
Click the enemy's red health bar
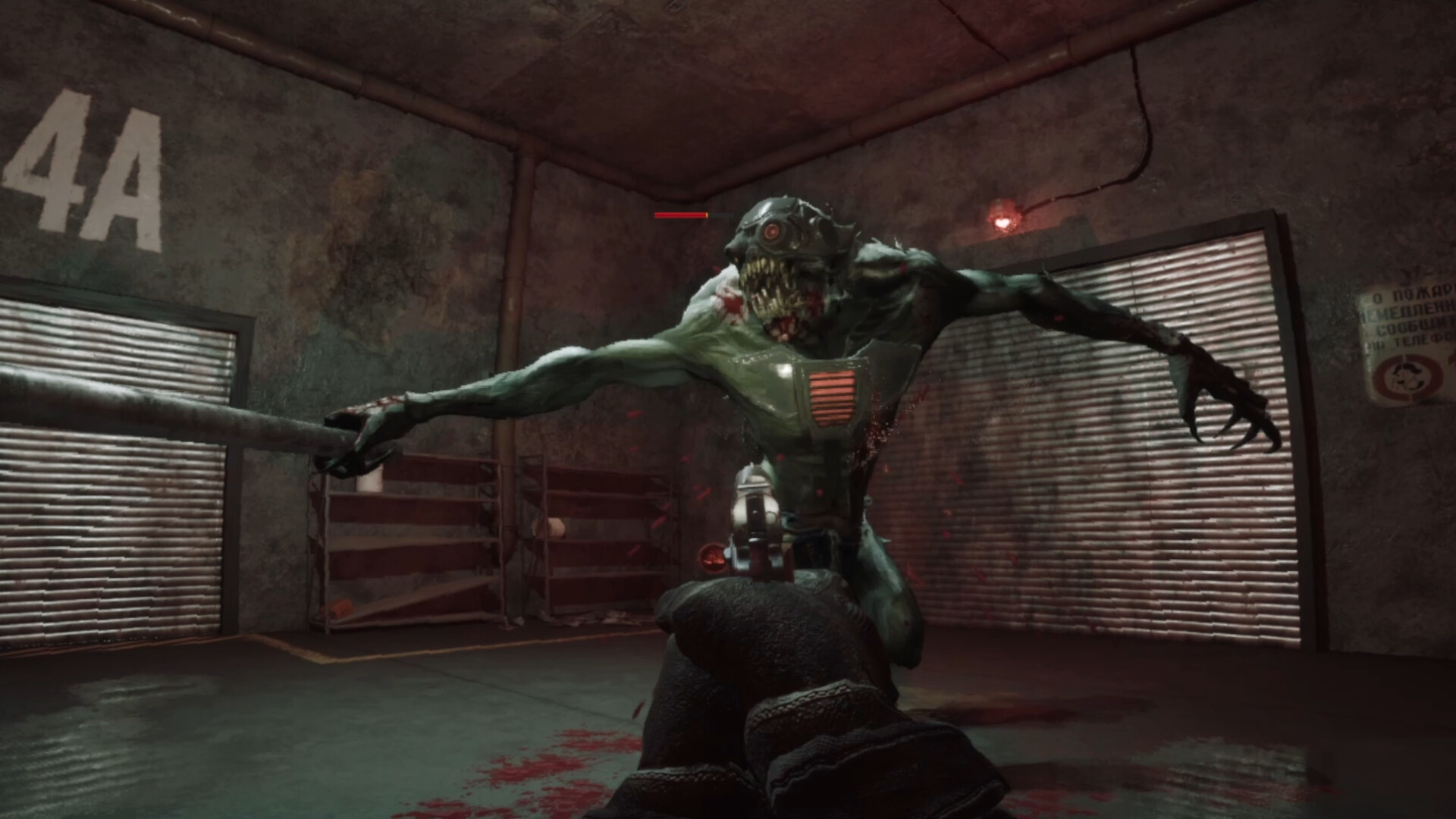coord(679,216)
